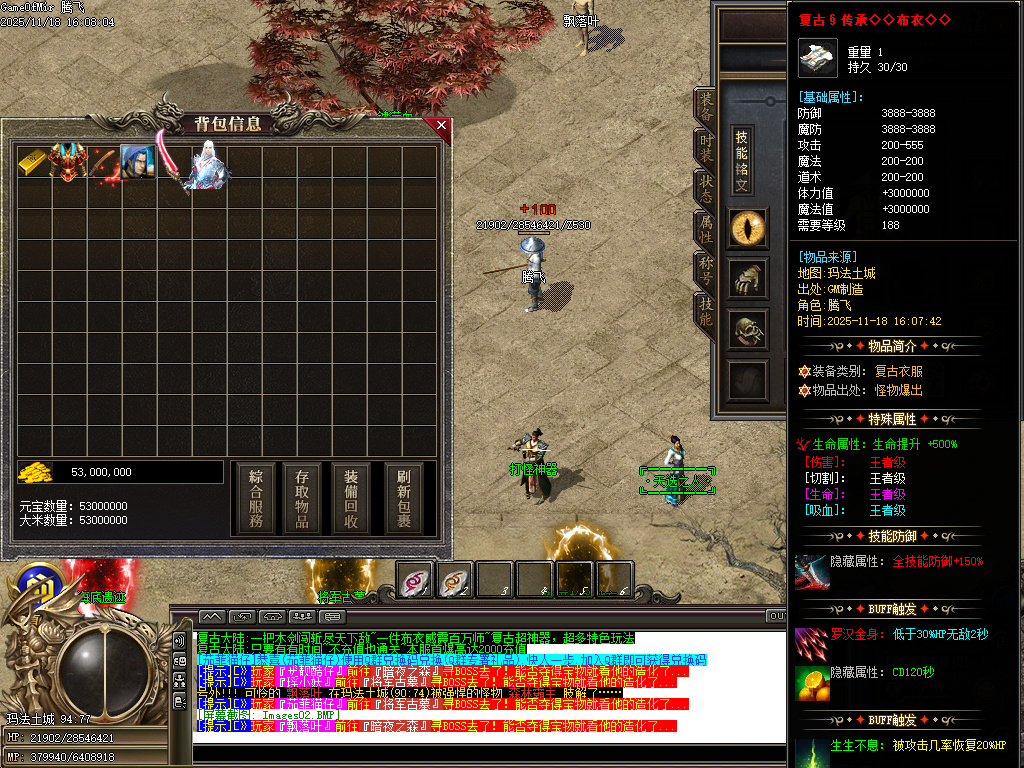Open the 装備回收 equipment recycle button
This screenshot has height=768, width=1024.
[351, 498]
